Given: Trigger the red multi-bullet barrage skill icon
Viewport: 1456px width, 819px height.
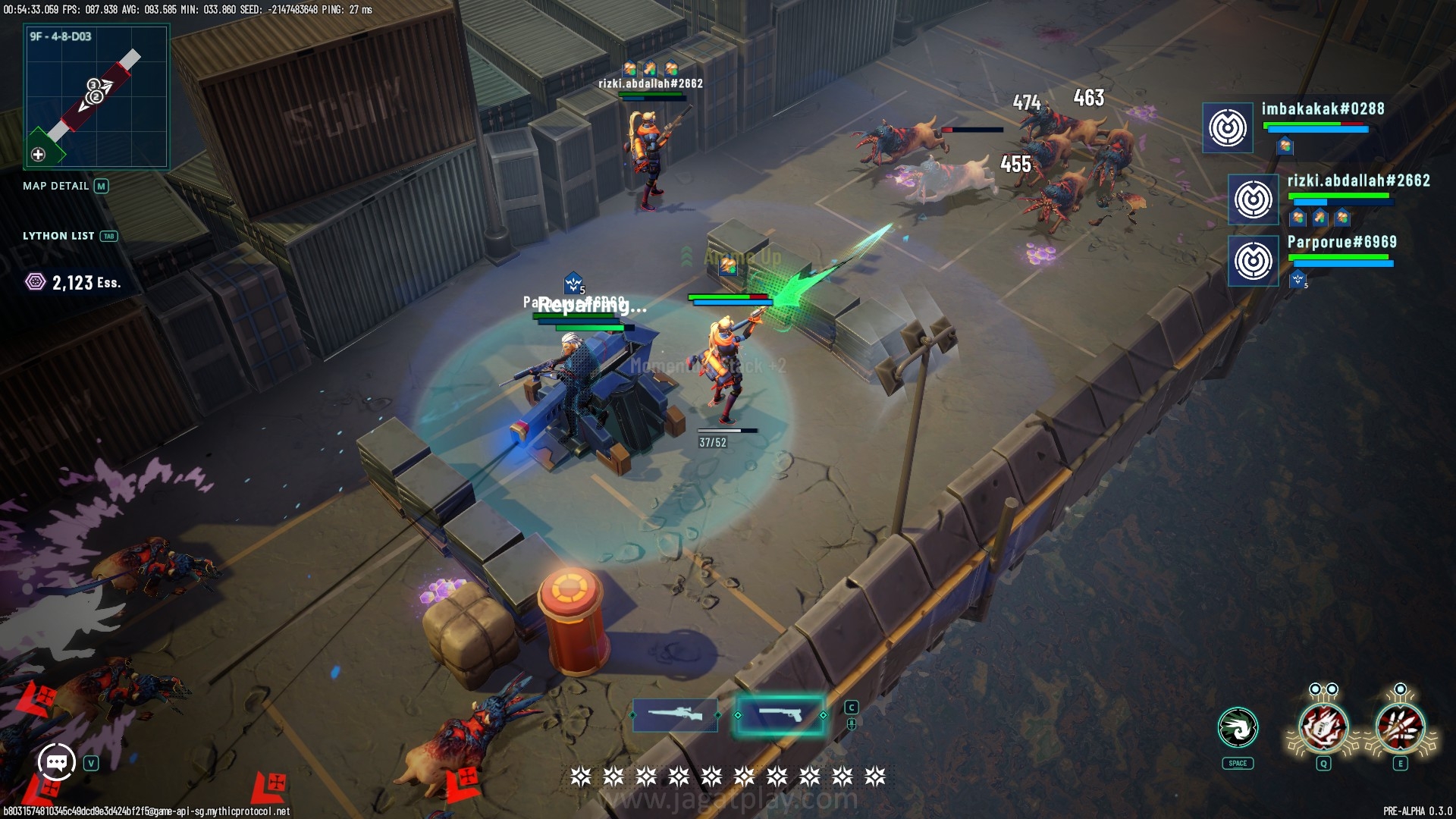Looking at the screenshot, I should coord(1400,728).
